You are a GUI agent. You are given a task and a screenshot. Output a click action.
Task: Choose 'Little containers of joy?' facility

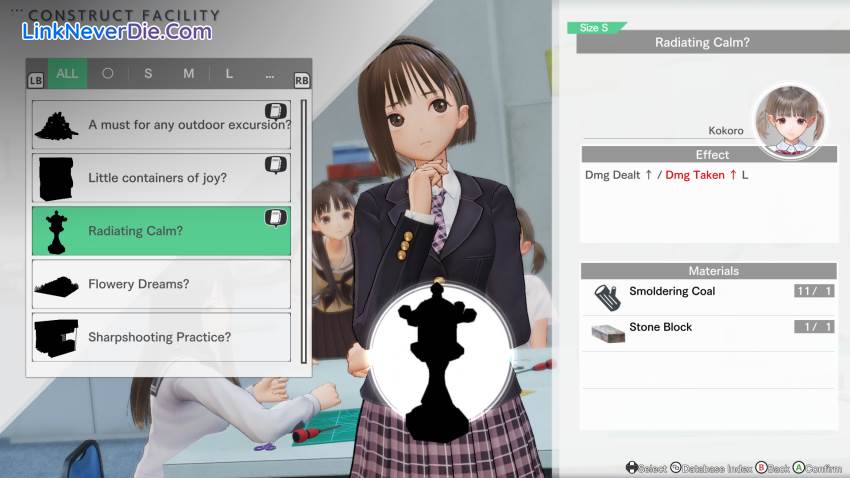(161, 178)
